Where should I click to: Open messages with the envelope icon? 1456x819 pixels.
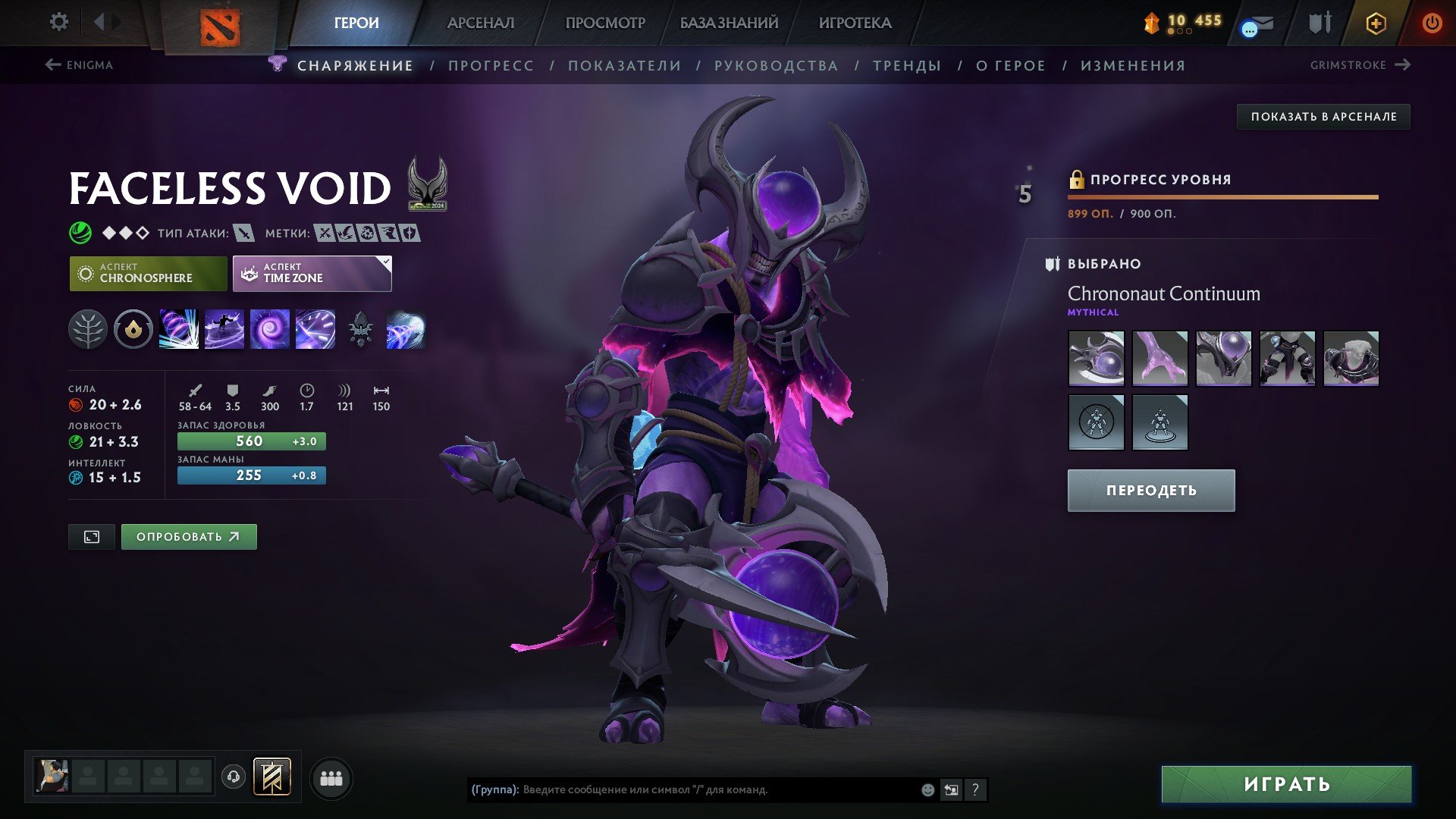[1258, 24]
